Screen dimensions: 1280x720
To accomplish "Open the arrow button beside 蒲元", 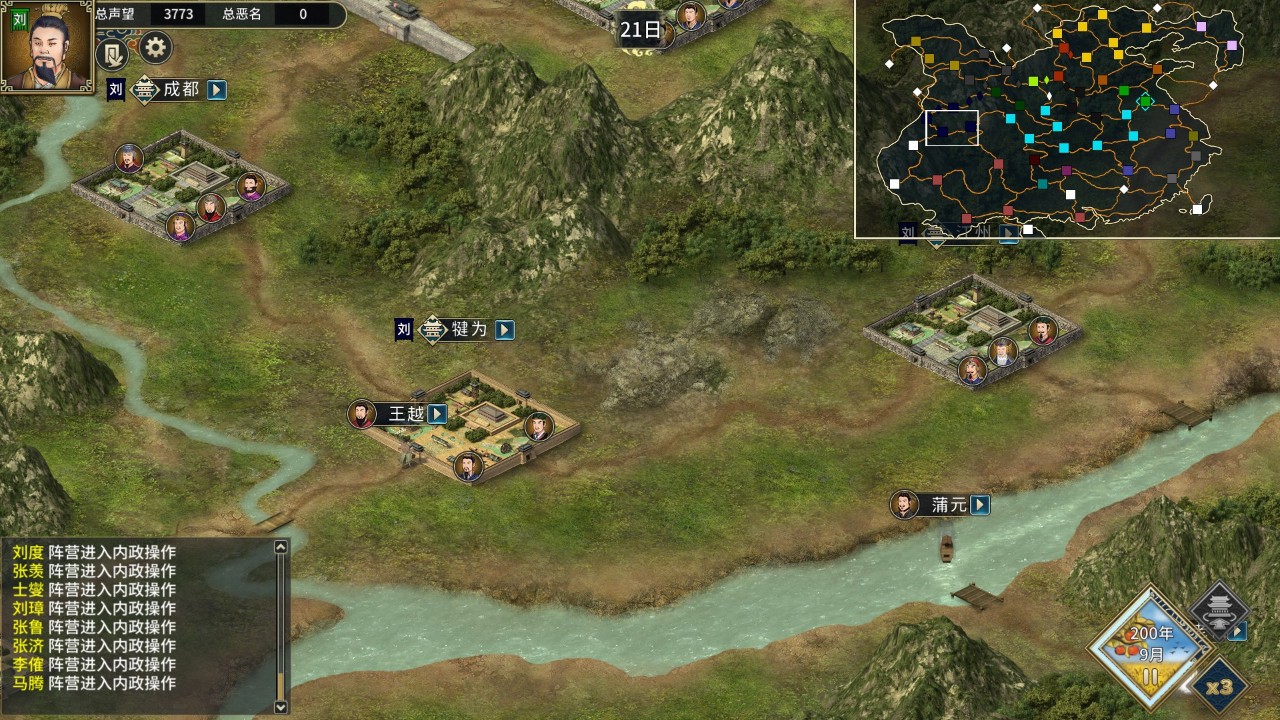I will click(980, 506).
